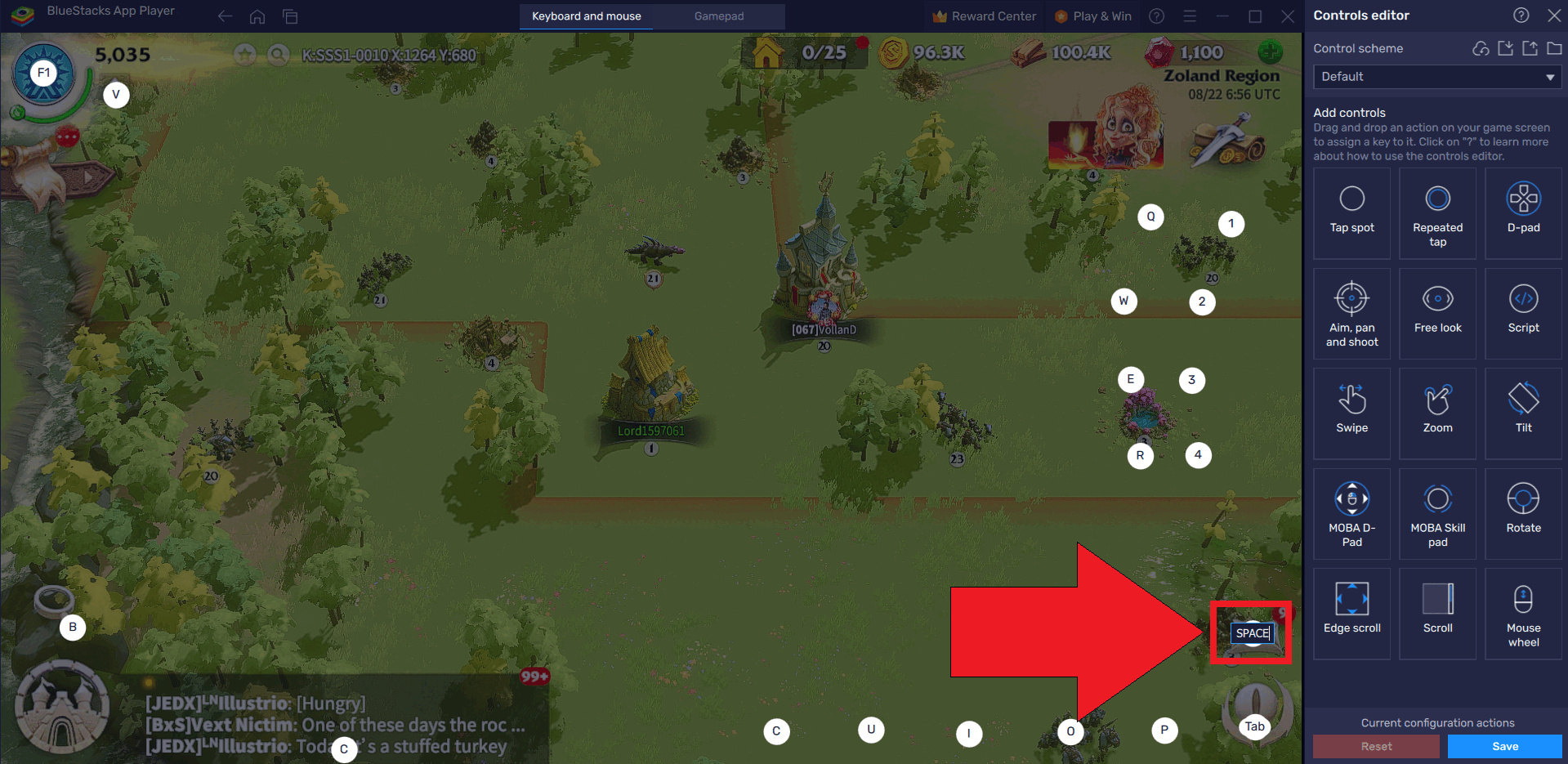Return to city with castle button
Viewport: 1568px width, 764px height.
(x=62, y=708)
